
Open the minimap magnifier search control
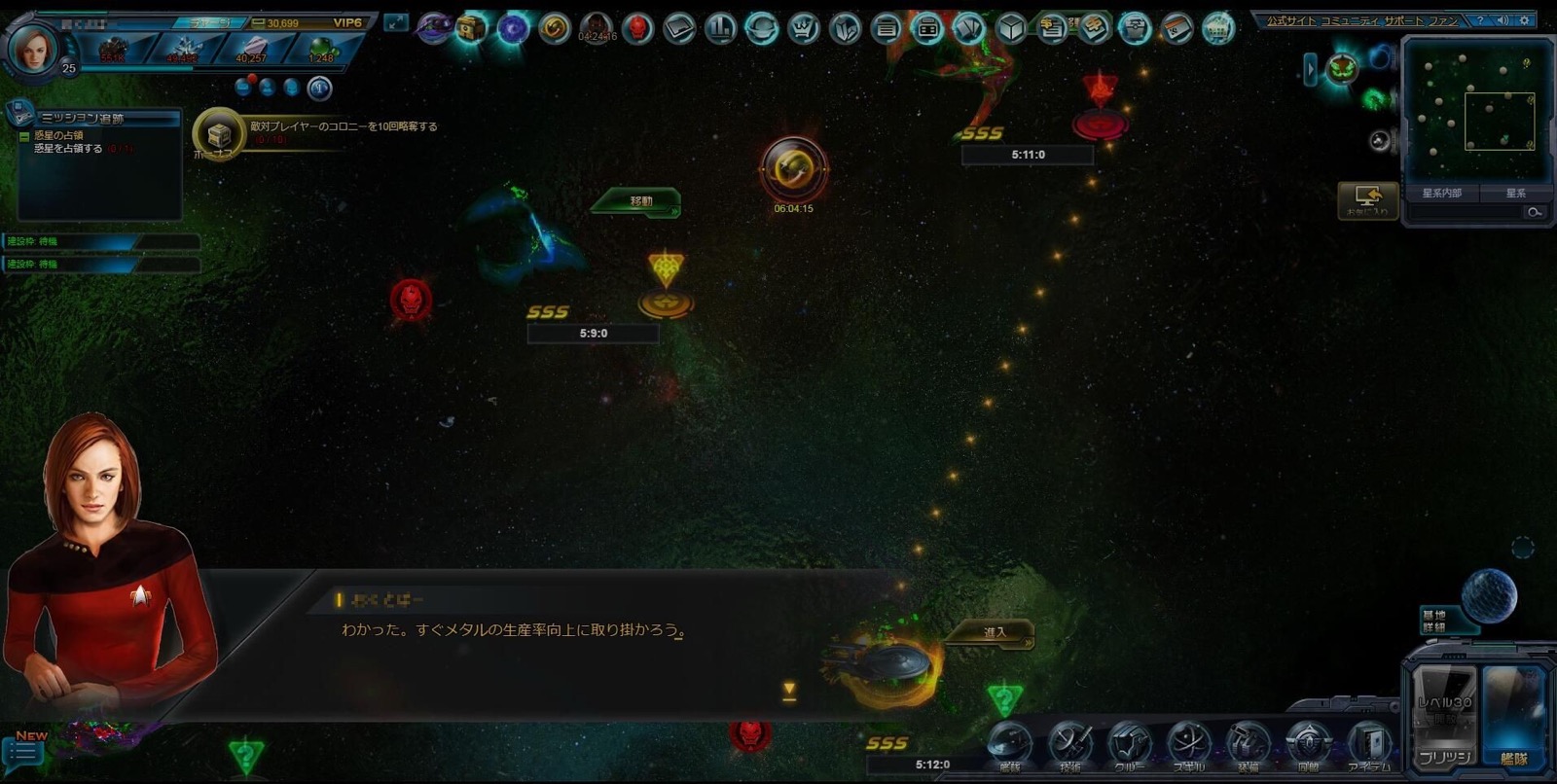[1535, 210]
